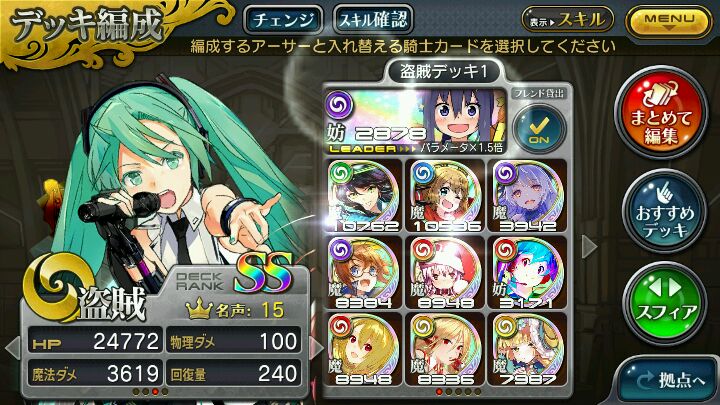Choose the knight card with 10762
Viewport: 720px width, 405px height.
[360, 194]
